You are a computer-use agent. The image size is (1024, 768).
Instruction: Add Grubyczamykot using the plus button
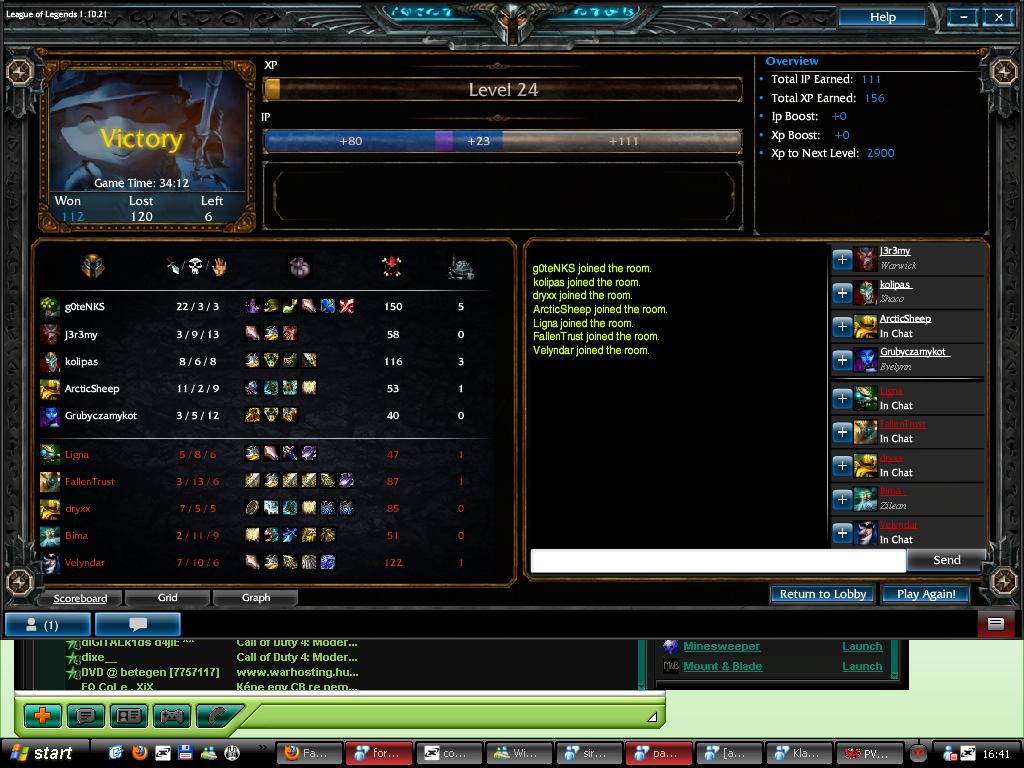pos(842,359)
